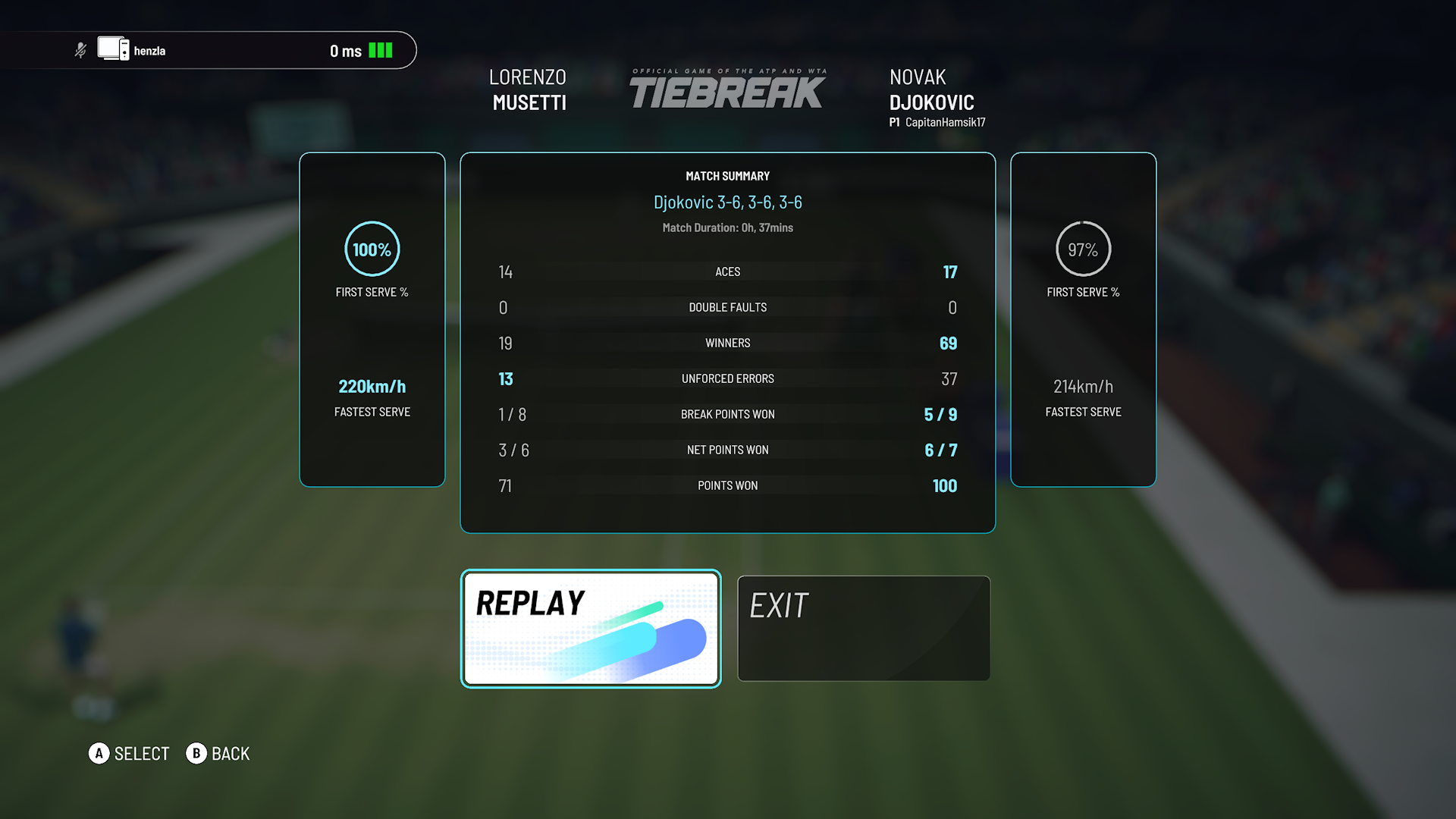Select the Replay button

pyautogui.click(x=591, y=628)
